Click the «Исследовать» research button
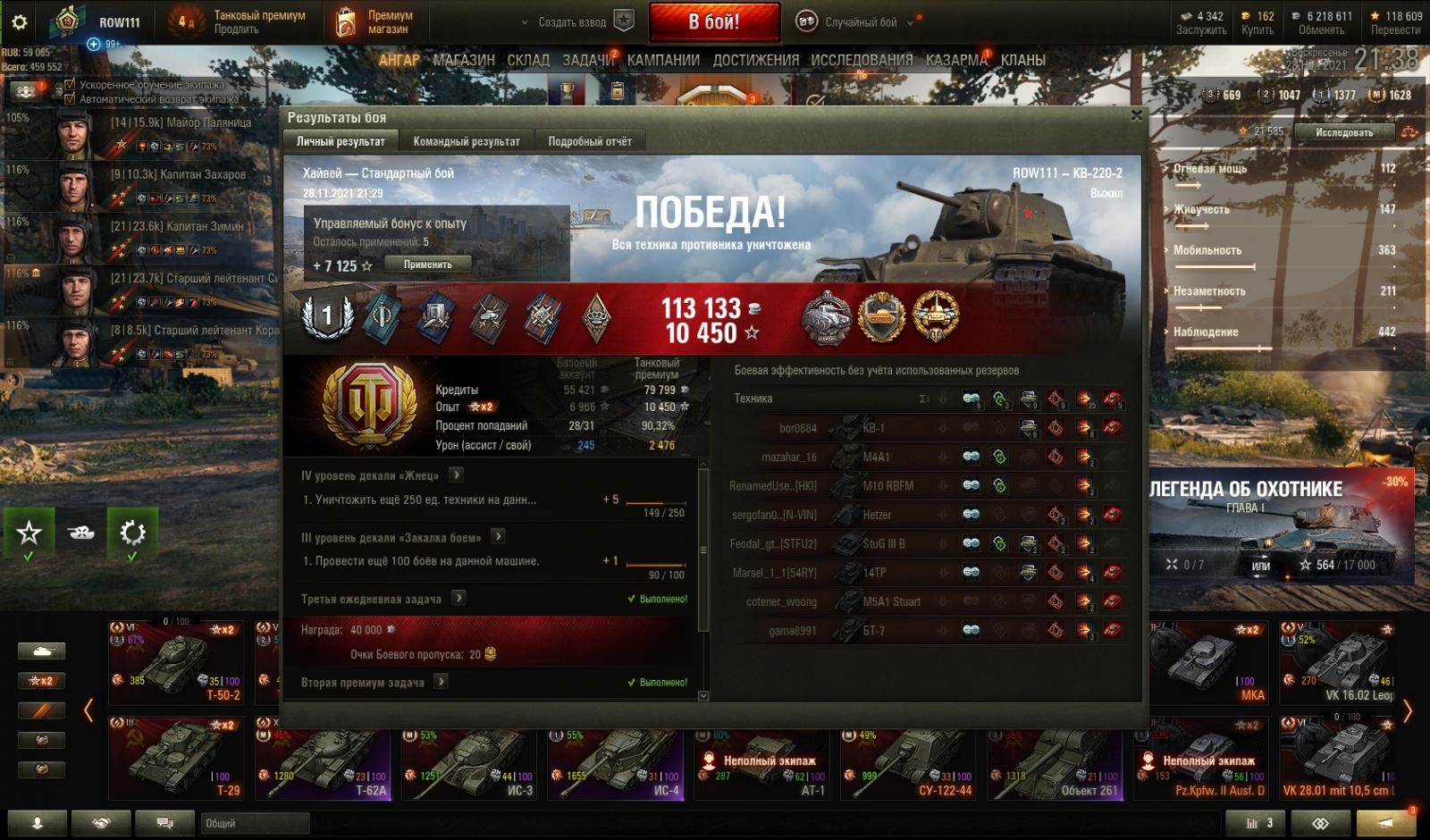This screenshot has width=1430, height=840. [1343, 132]
